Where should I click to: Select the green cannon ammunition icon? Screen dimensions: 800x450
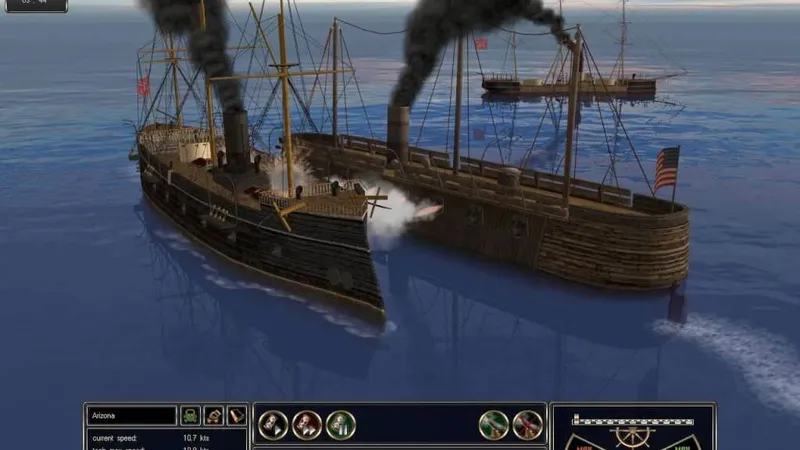tap(494, 425)
